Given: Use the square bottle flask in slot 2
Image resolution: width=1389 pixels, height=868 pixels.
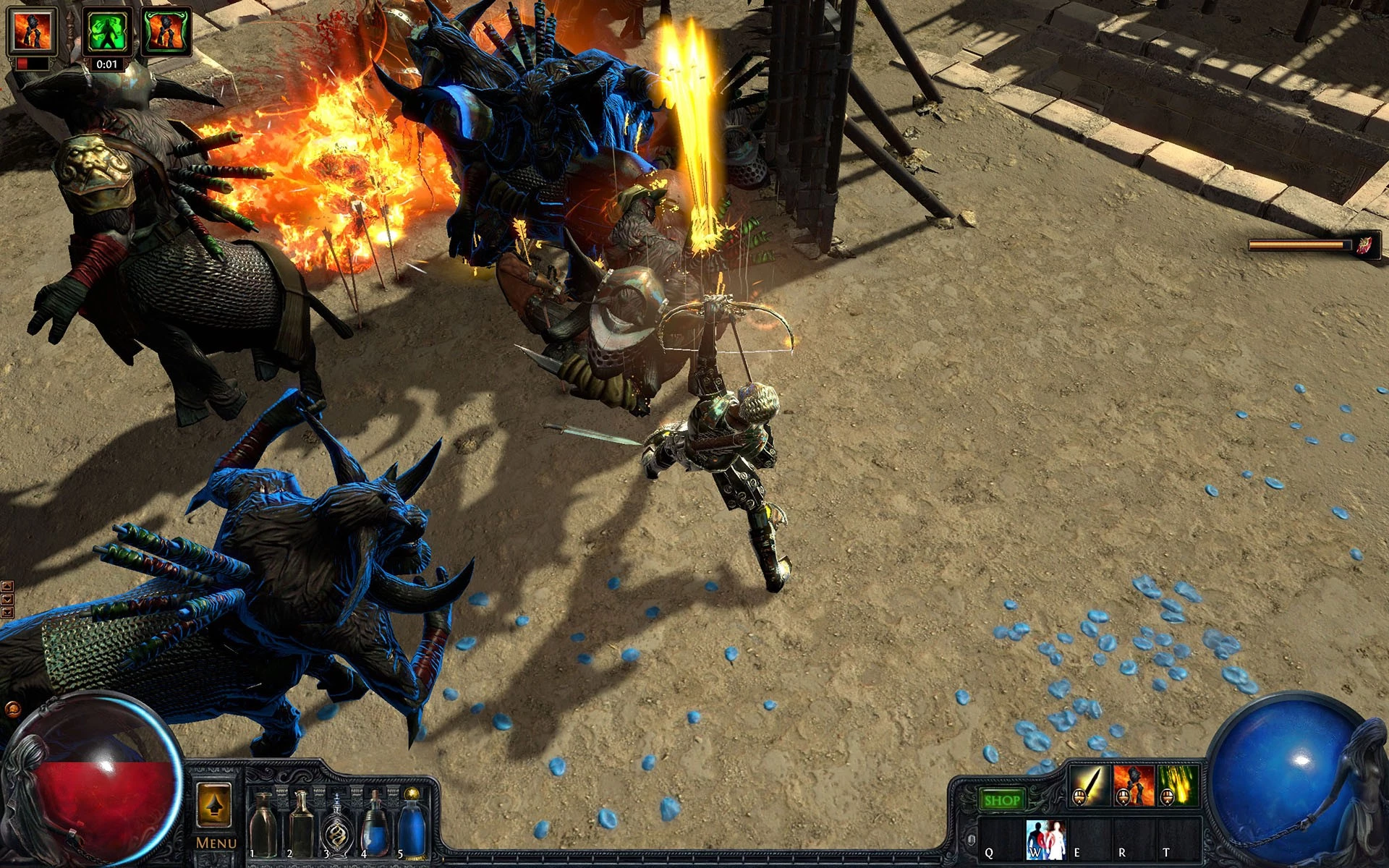Looking at the screenshot, I should [300, 823].
